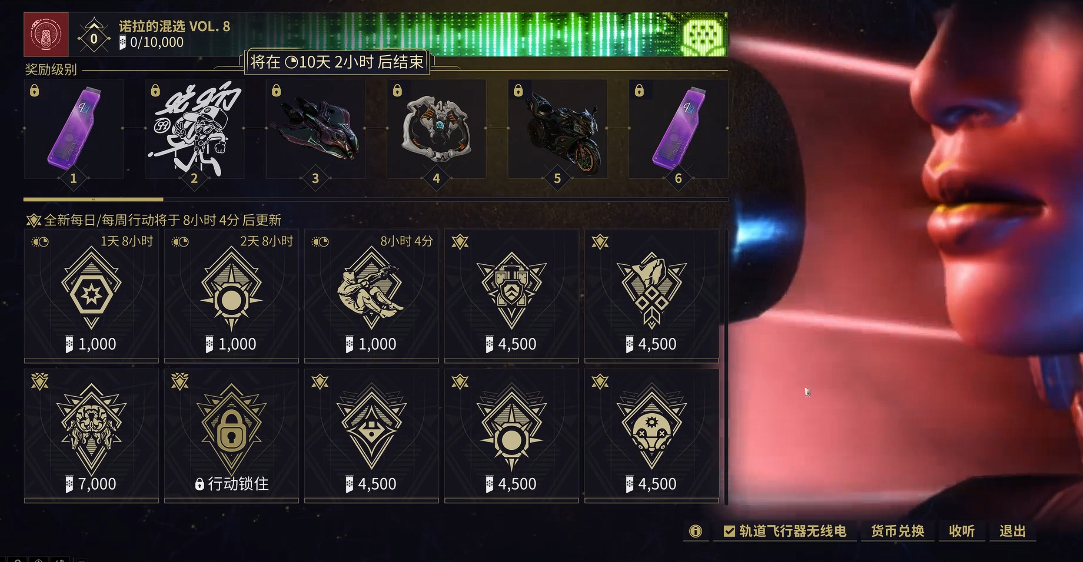
Task: Open the 货币兑换 currency exchange
Action: coord(897,531)
